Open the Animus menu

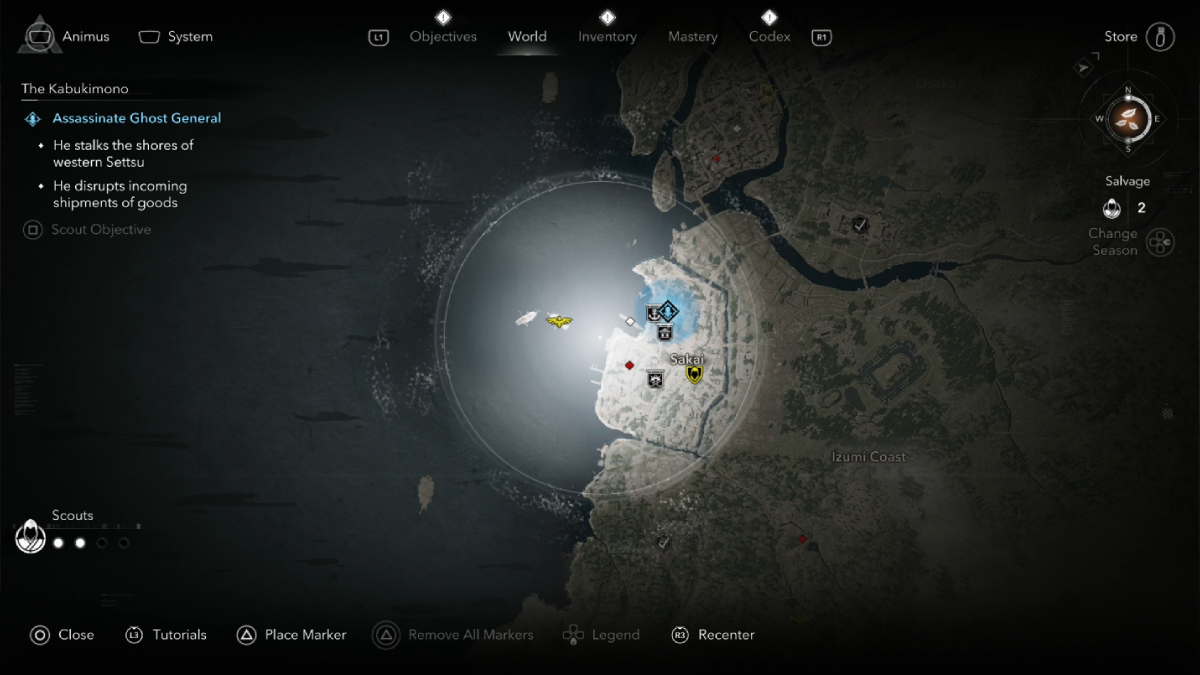68,37
